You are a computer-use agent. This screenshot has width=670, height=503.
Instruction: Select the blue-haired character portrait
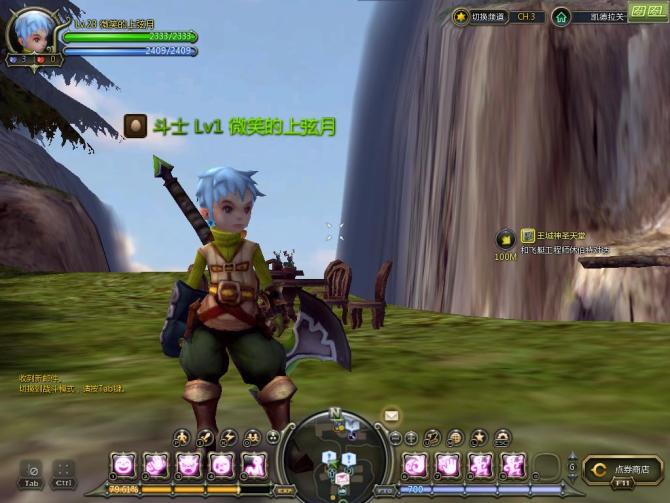coord(31,34)
